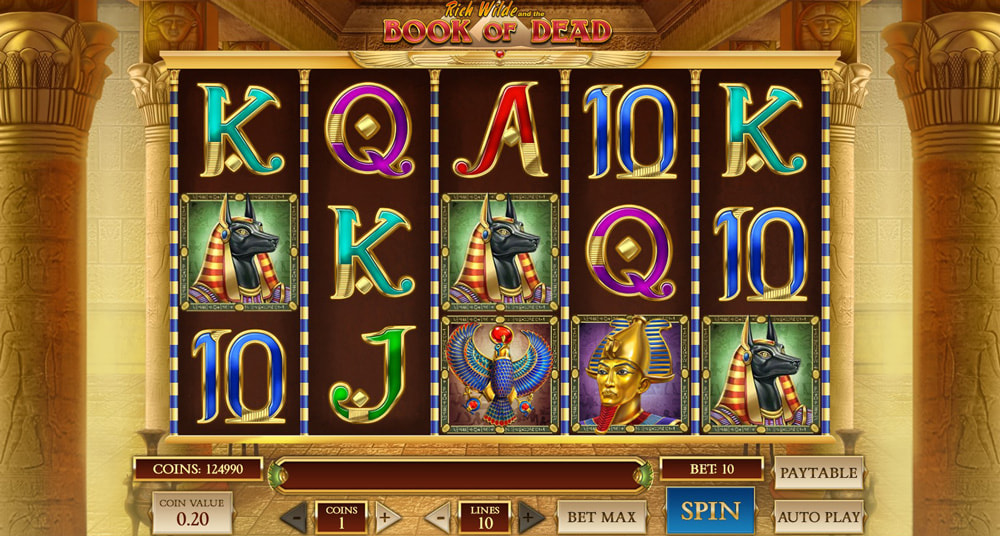The width and height of the screenshot is (1000, 536).
Task: Start Auto Play
Action: (818, 516)
